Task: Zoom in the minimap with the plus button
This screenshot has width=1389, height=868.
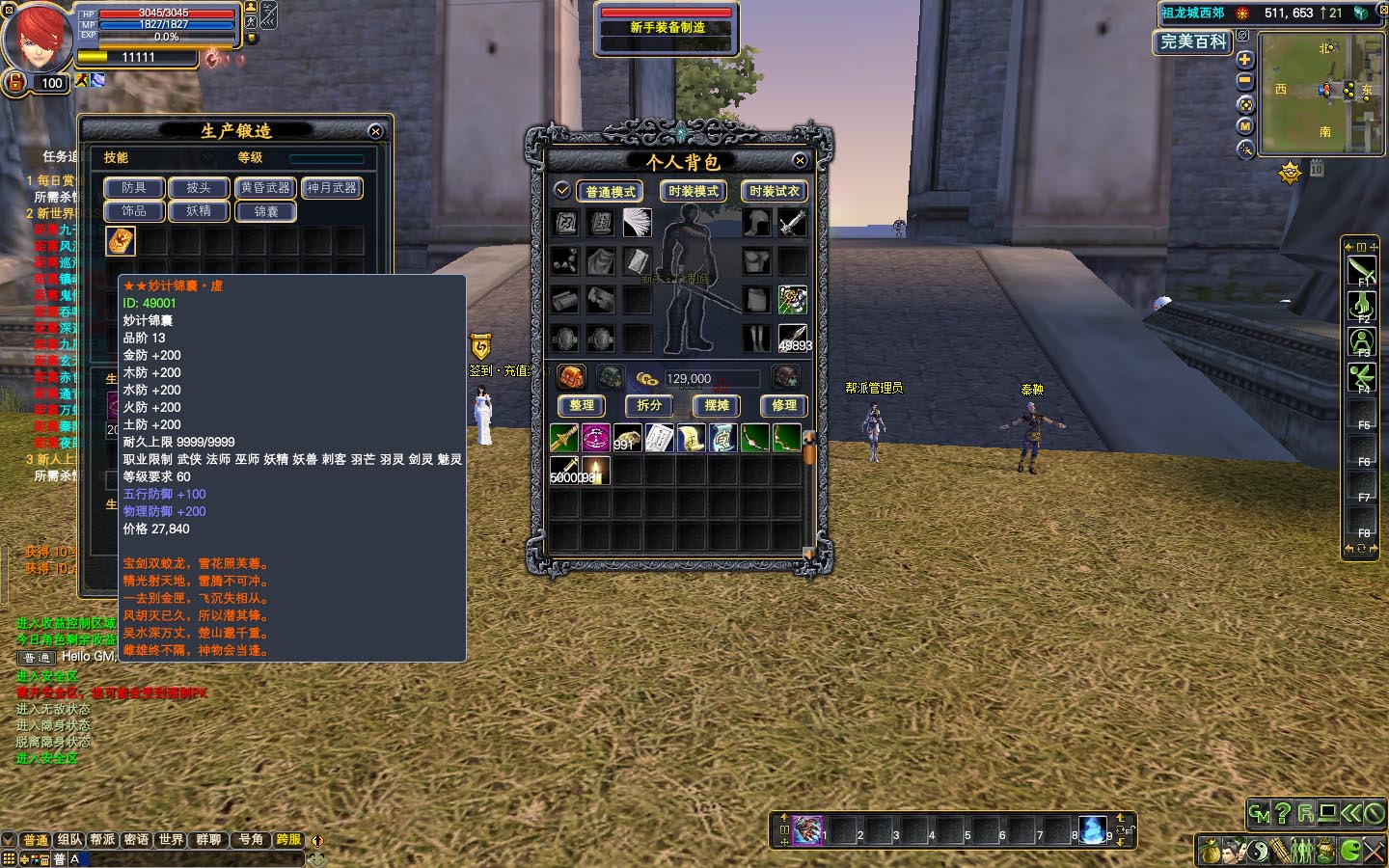Action: [x=1245, y=60]
